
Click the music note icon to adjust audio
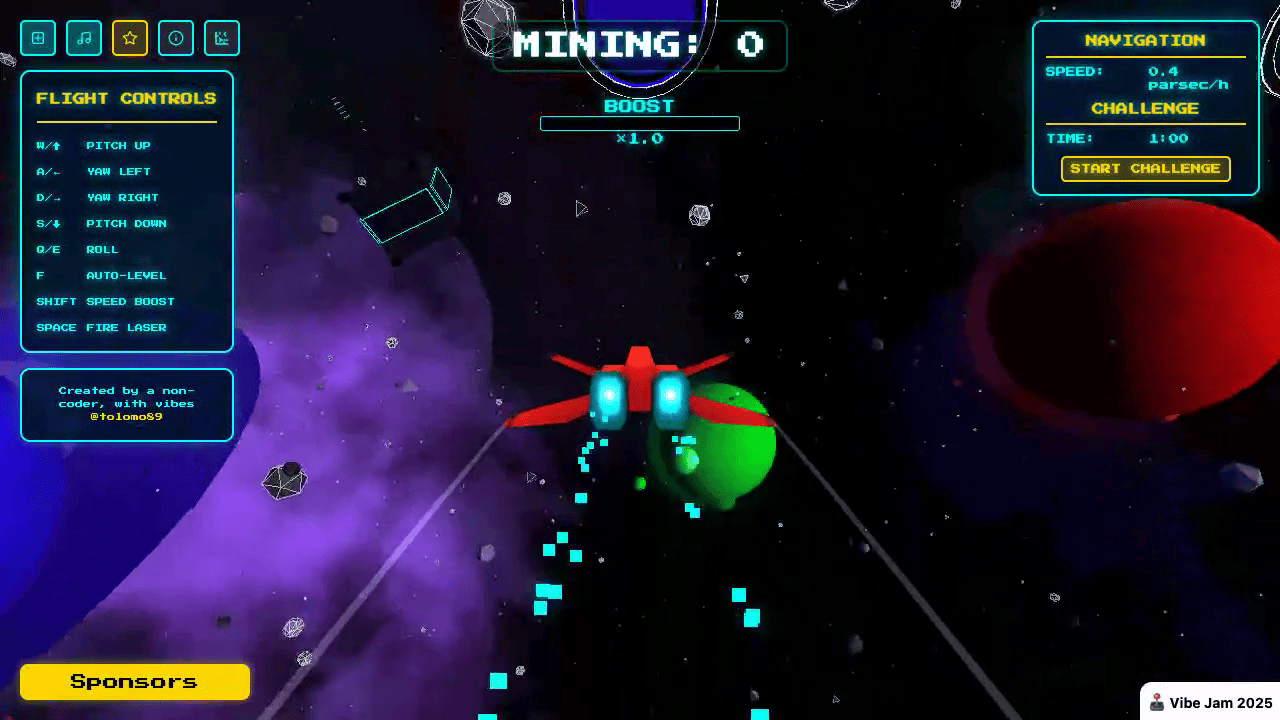tap(84, 38)
